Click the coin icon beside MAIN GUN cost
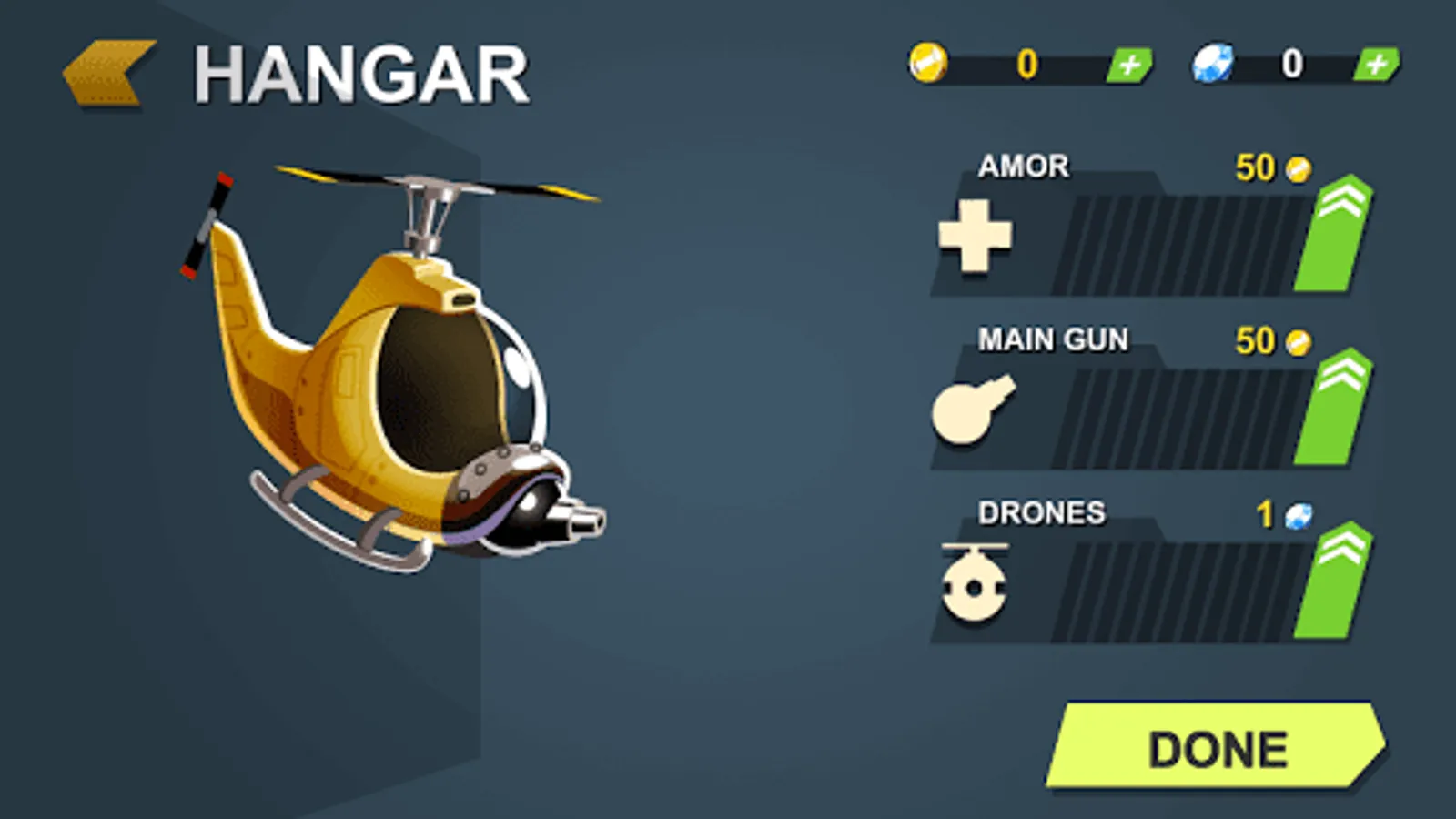Screen dimensions: 1456x819 1297,340
